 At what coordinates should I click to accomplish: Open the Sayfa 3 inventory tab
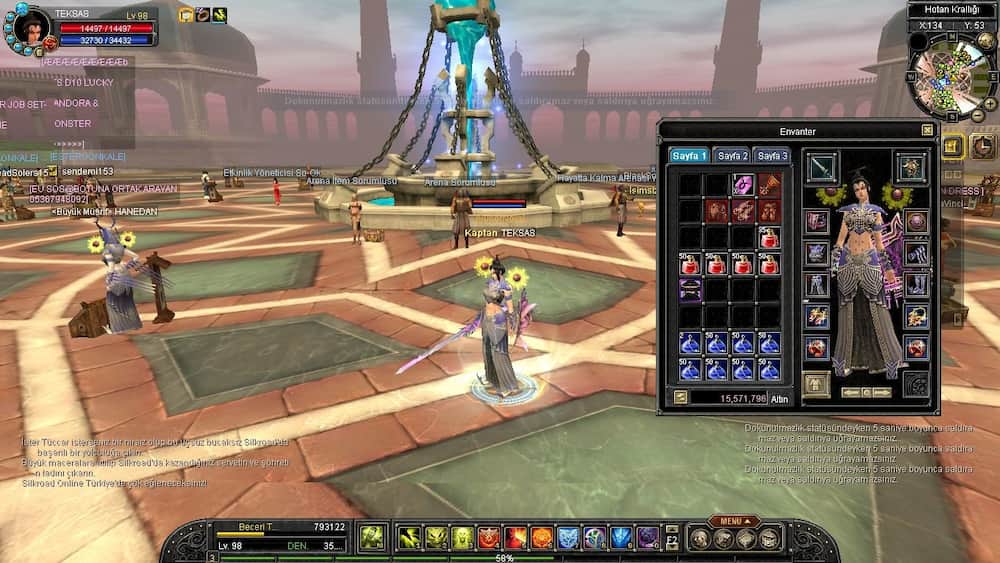(x=772, y=156)
